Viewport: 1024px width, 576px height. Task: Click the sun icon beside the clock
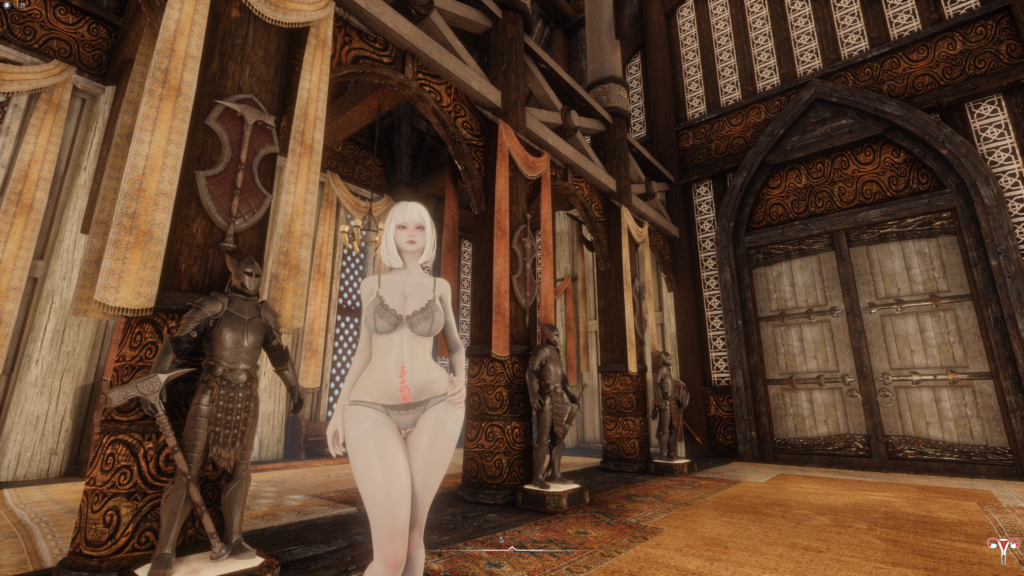point(7,5)
